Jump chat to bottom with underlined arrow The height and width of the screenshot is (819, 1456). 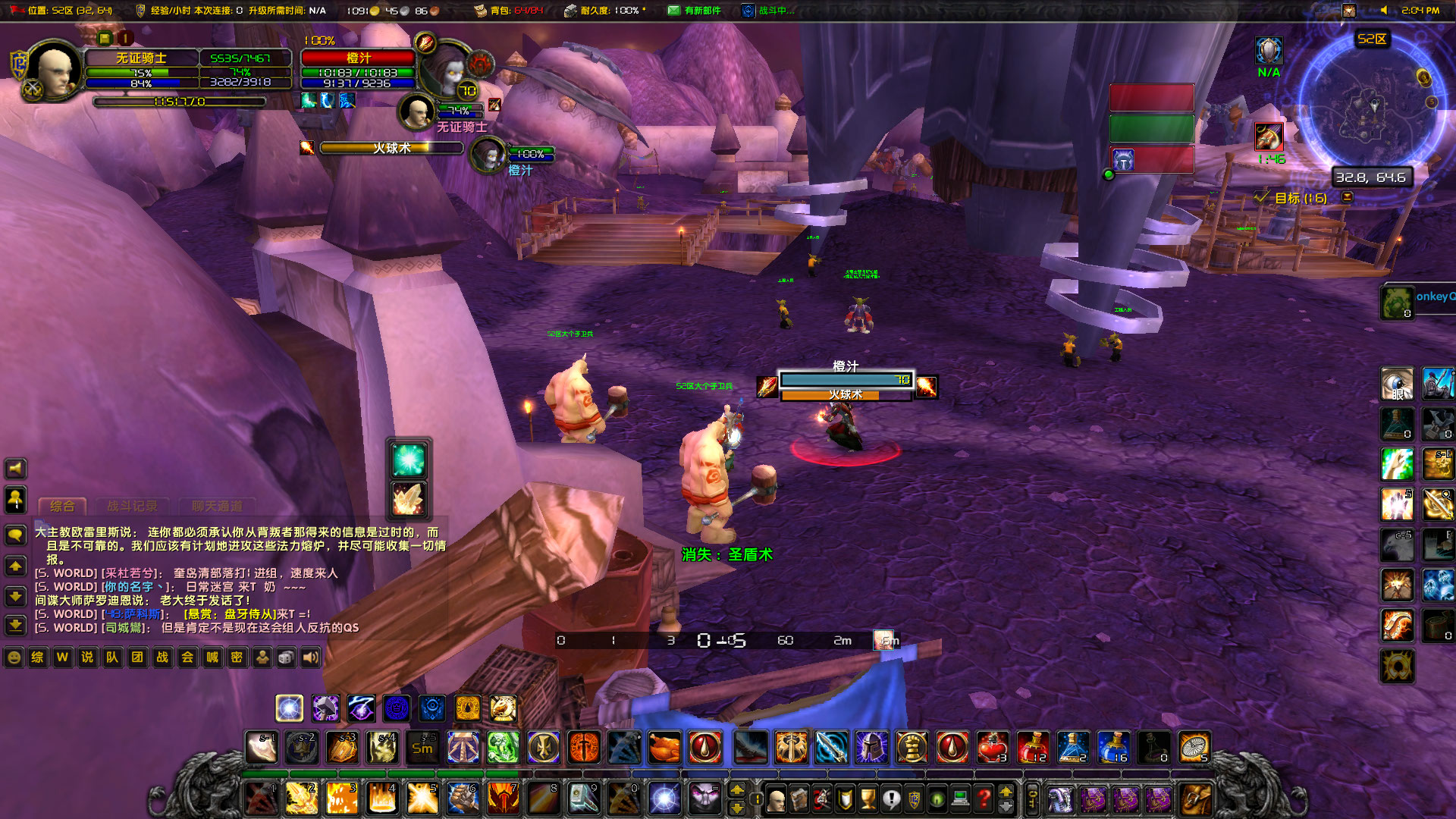click(15, 624)
